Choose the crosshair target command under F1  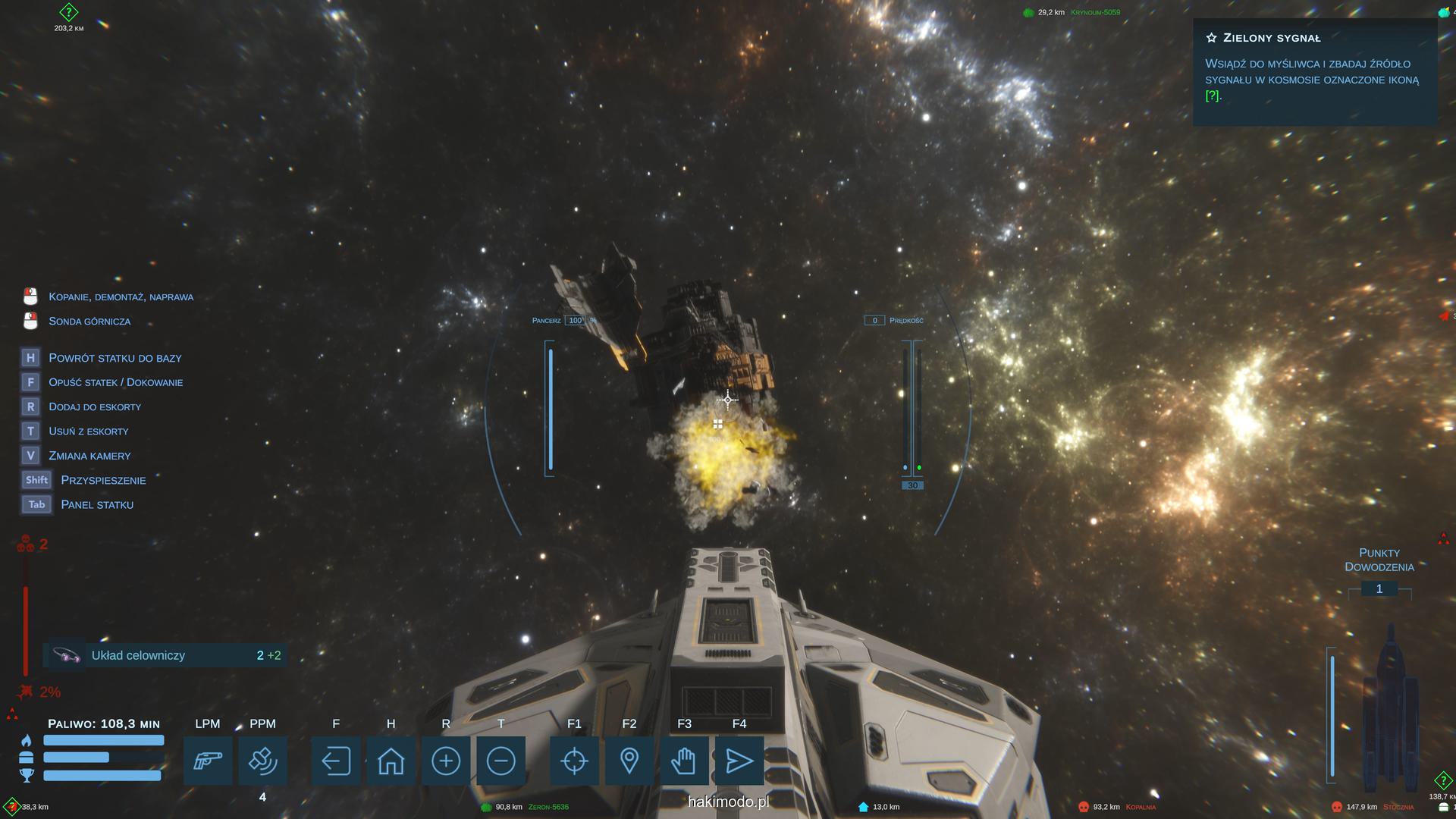click(x=574, y=761)
